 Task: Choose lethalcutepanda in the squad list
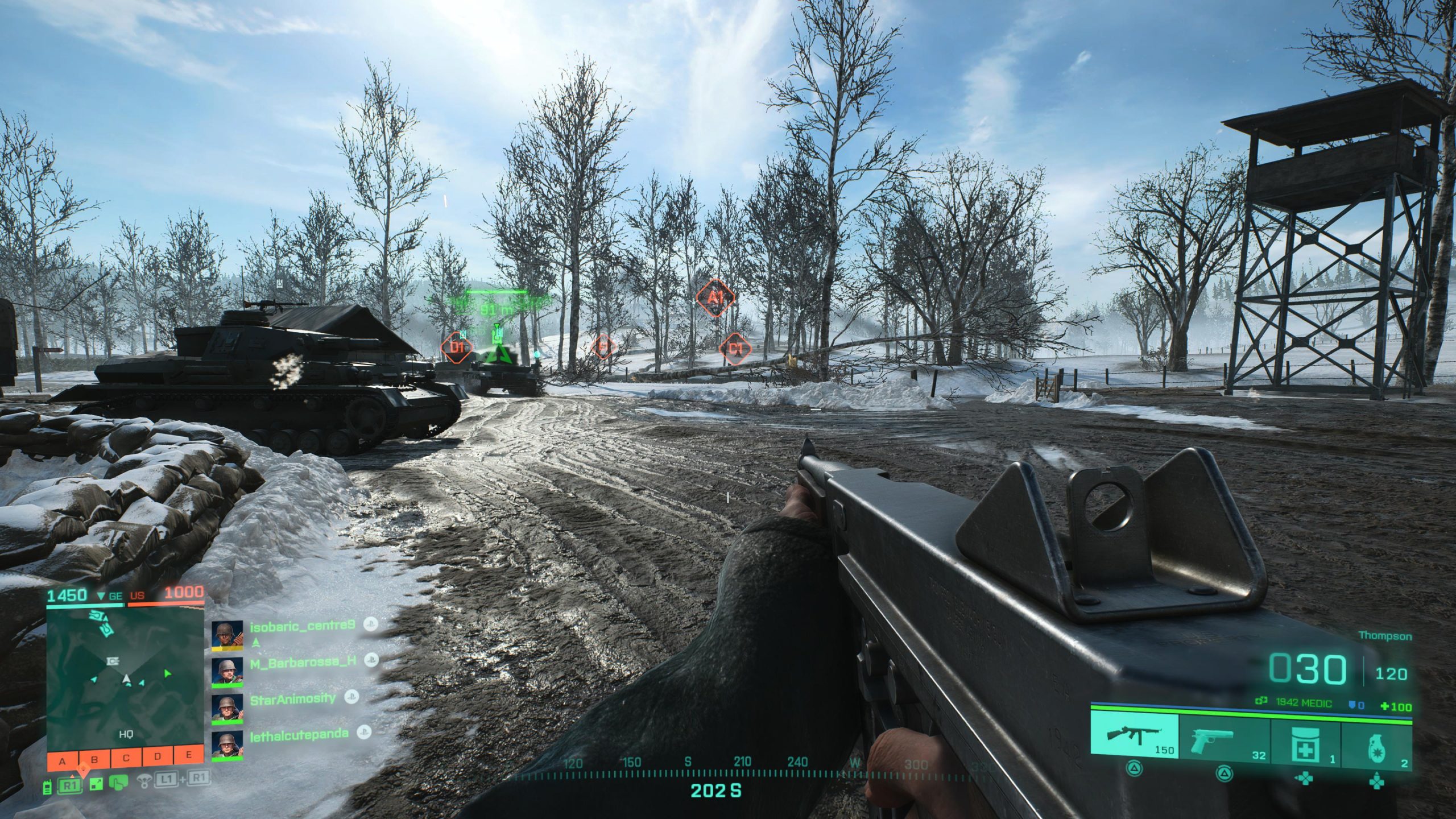point(299,734)
